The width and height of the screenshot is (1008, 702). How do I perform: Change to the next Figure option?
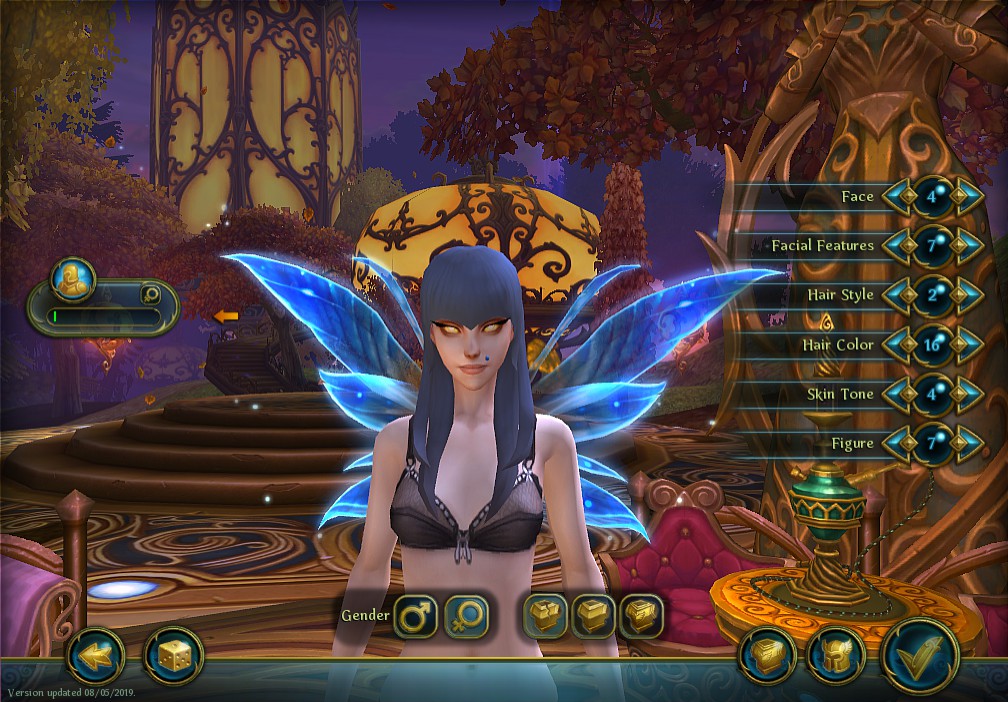[966, 443]
